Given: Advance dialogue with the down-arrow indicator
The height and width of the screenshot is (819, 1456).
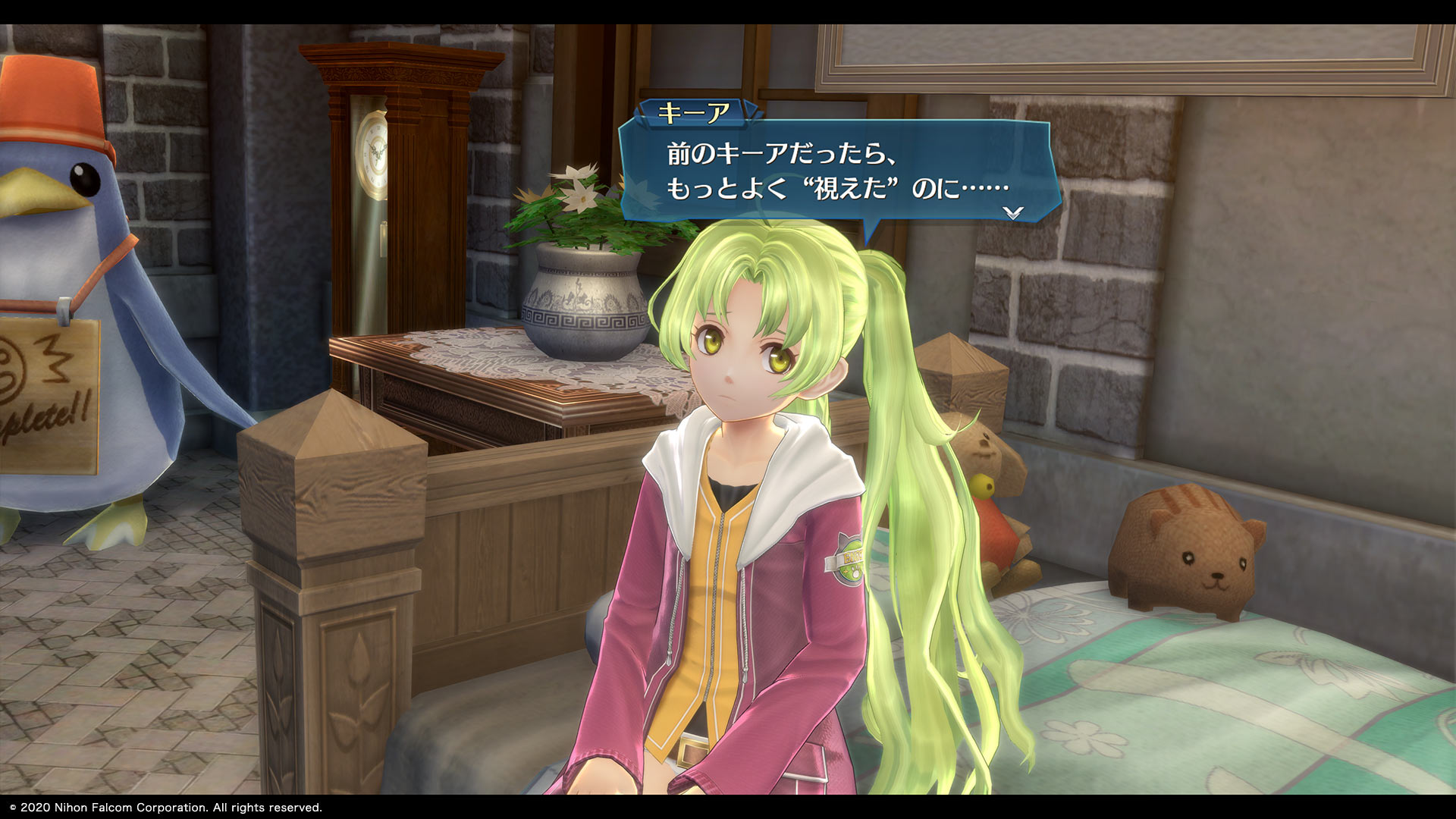Looking at the screenshot, I should click(x=1013, y=213).
